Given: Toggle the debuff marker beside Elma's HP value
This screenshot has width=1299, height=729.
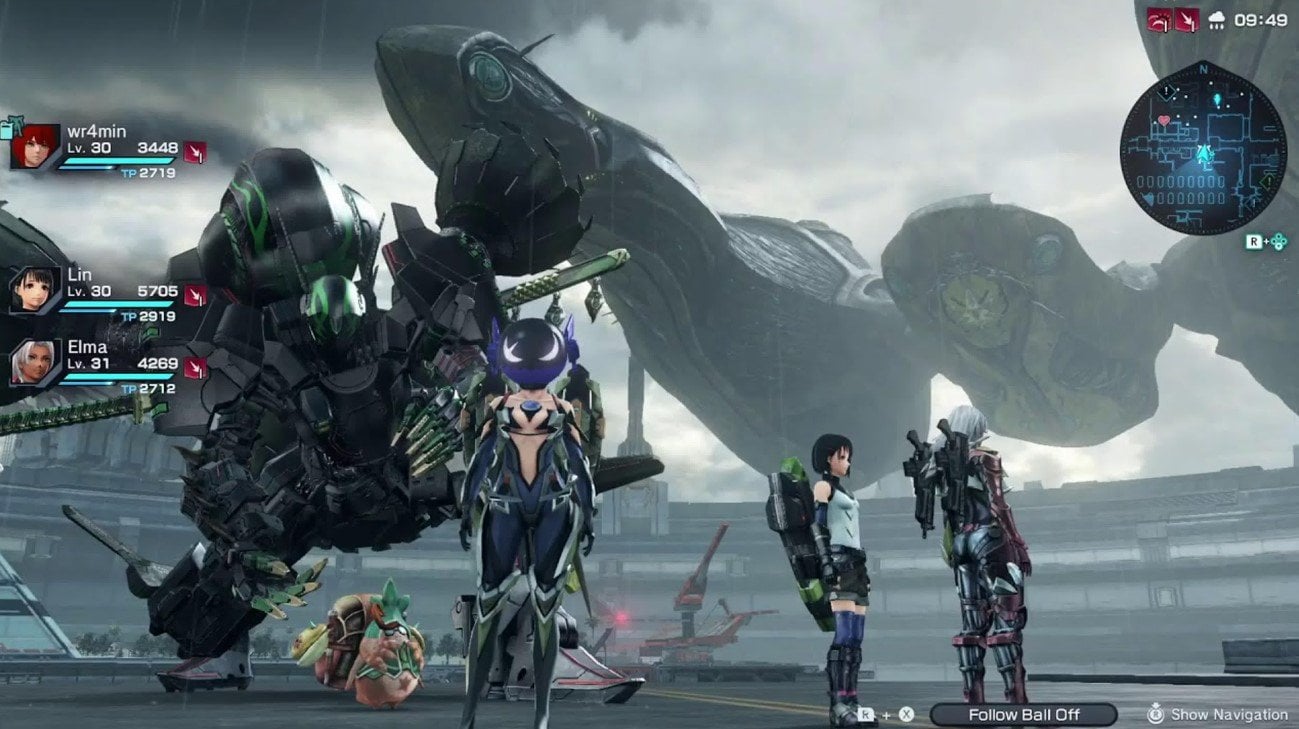Looking at the screenshot, I should click(x=196, y=369).
